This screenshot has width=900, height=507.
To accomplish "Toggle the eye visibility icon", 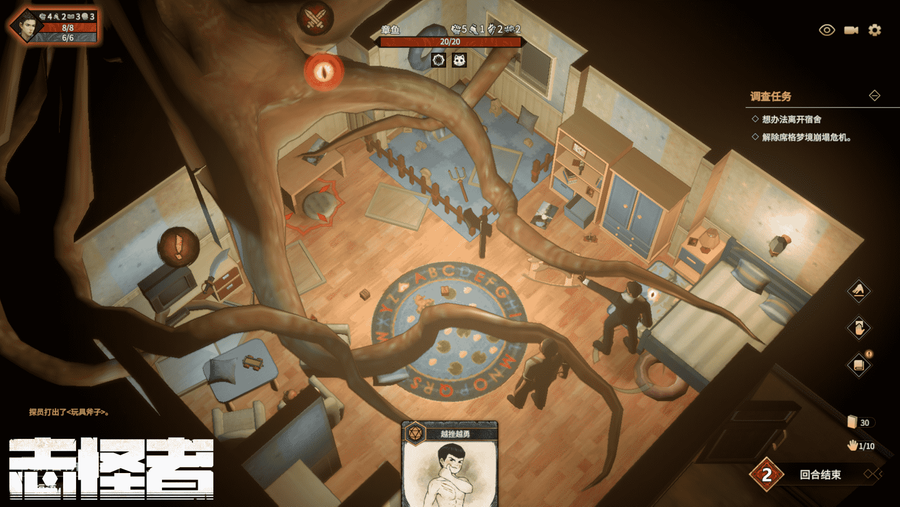I will (827, 30).
